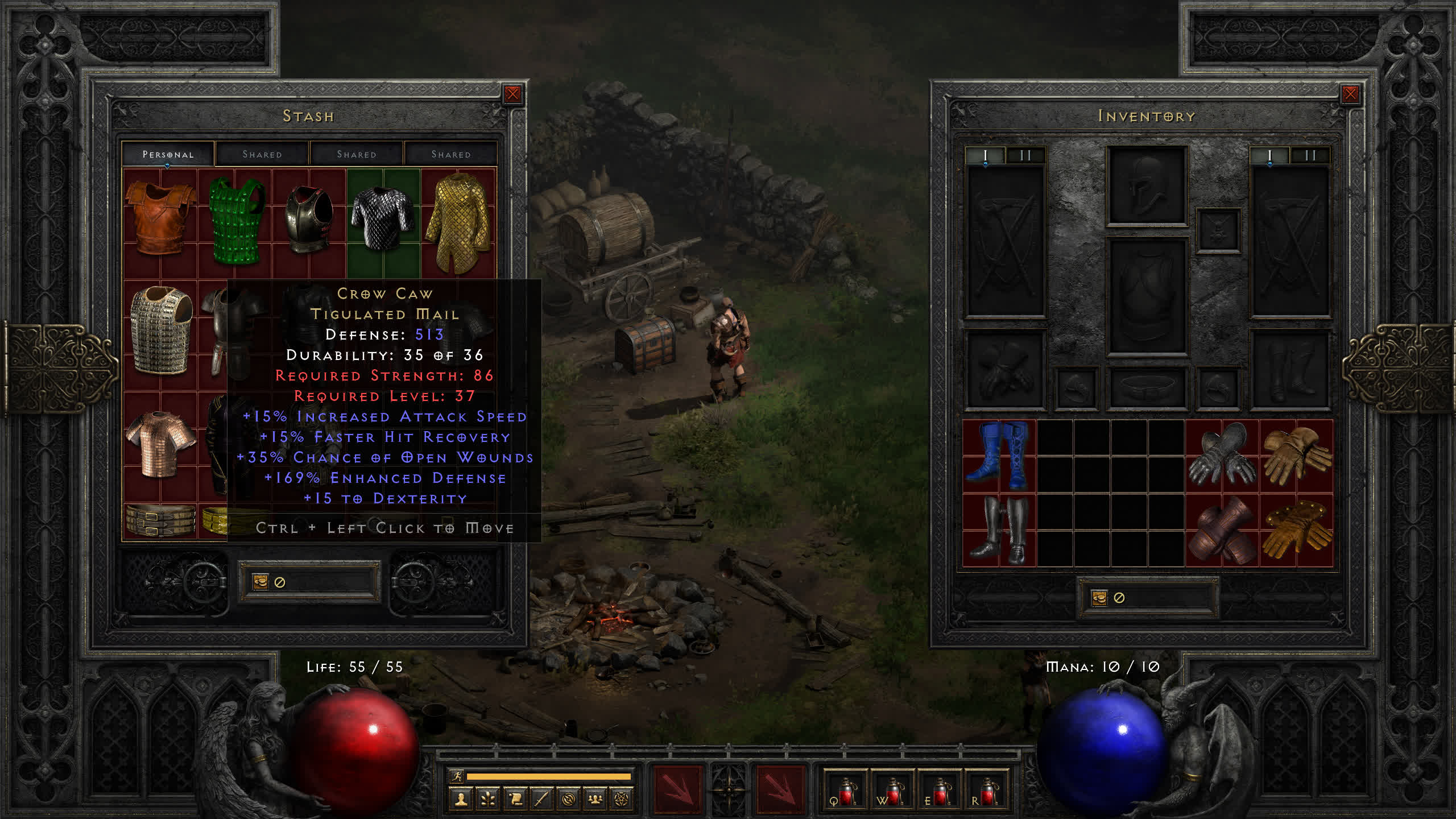
Task: Use the healing potion in belt slot Q
Action: (x=845, y=791)
